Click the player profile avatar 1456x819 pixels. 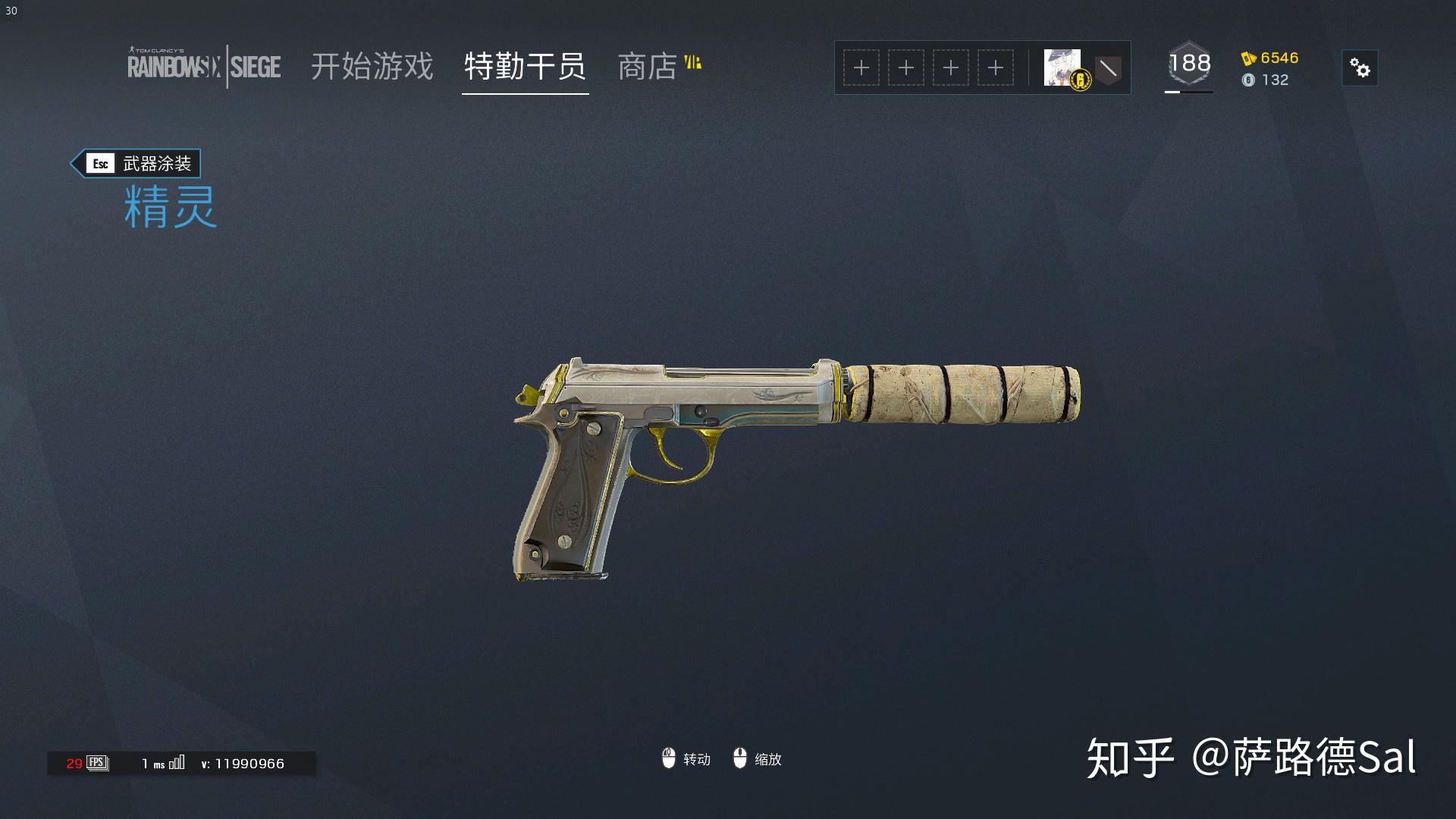pos(1062,67)
